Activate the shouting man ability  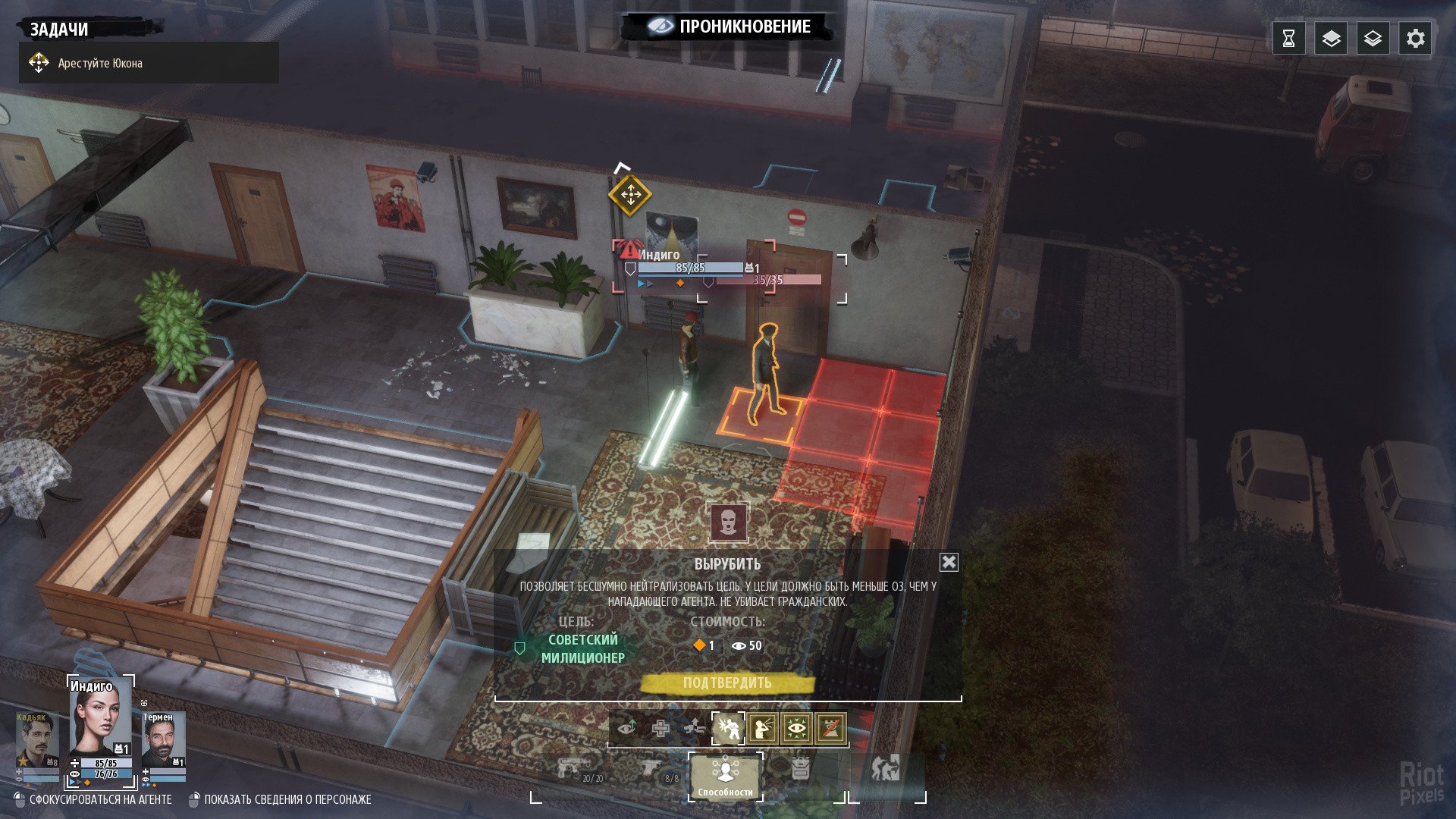click(762, 729)
